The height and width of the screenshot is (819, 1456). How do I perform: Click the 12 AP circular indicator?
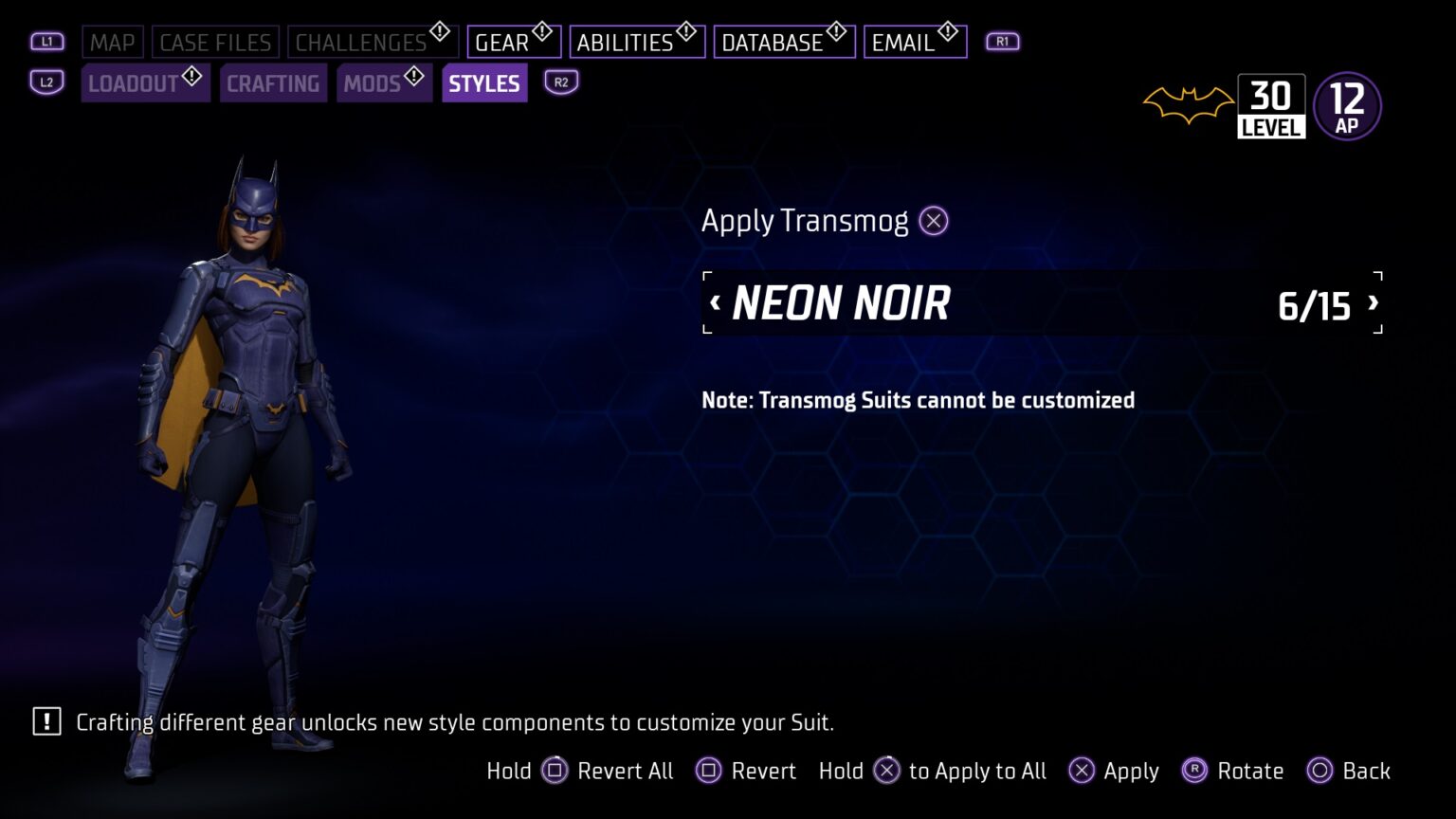pyautogui.click(x=1347, y=104)
